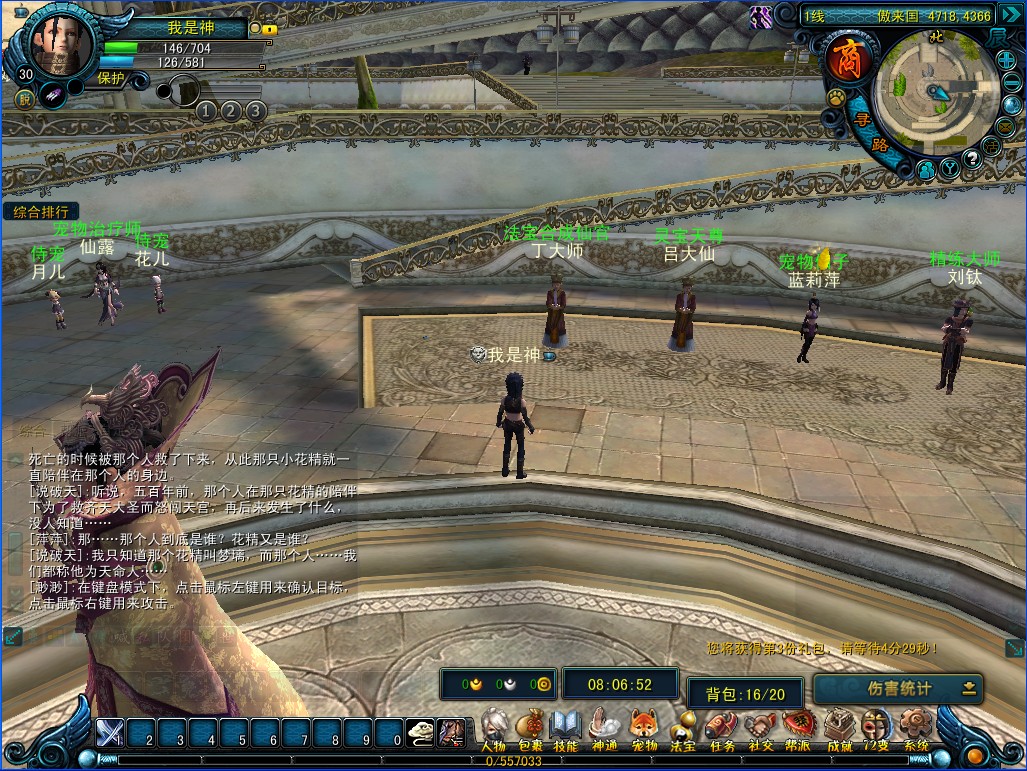Open the 人物 character panel

click(x=493, y=726)
